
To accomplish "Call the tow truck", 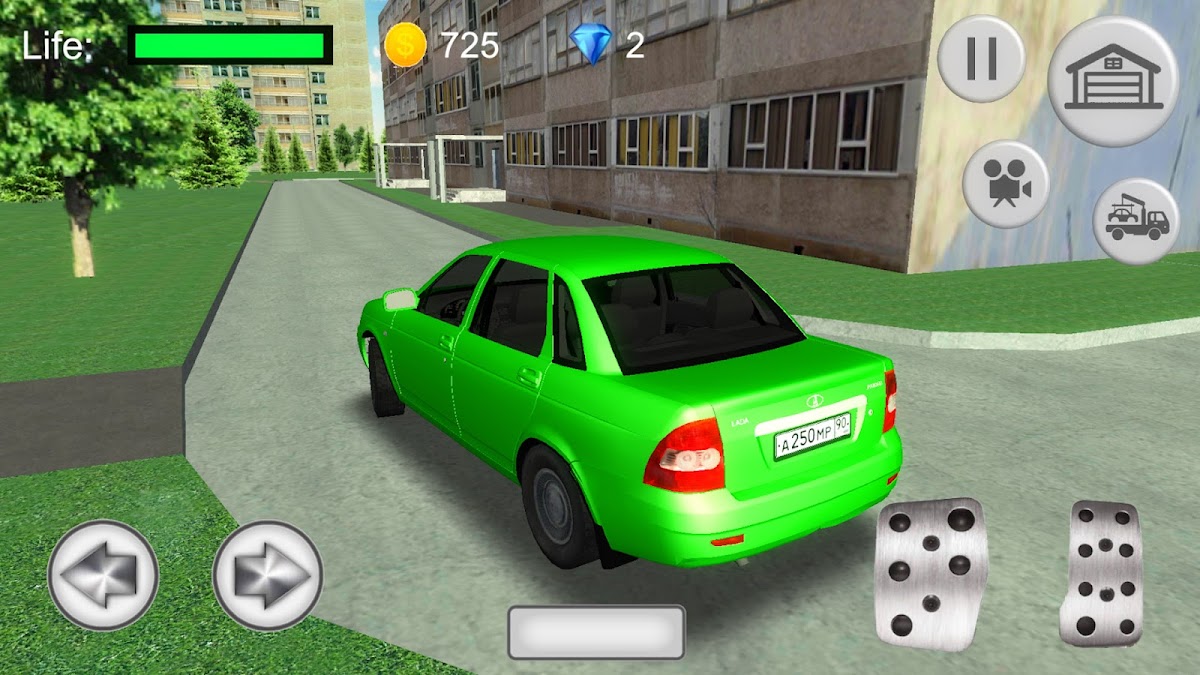I will 1137,221.
